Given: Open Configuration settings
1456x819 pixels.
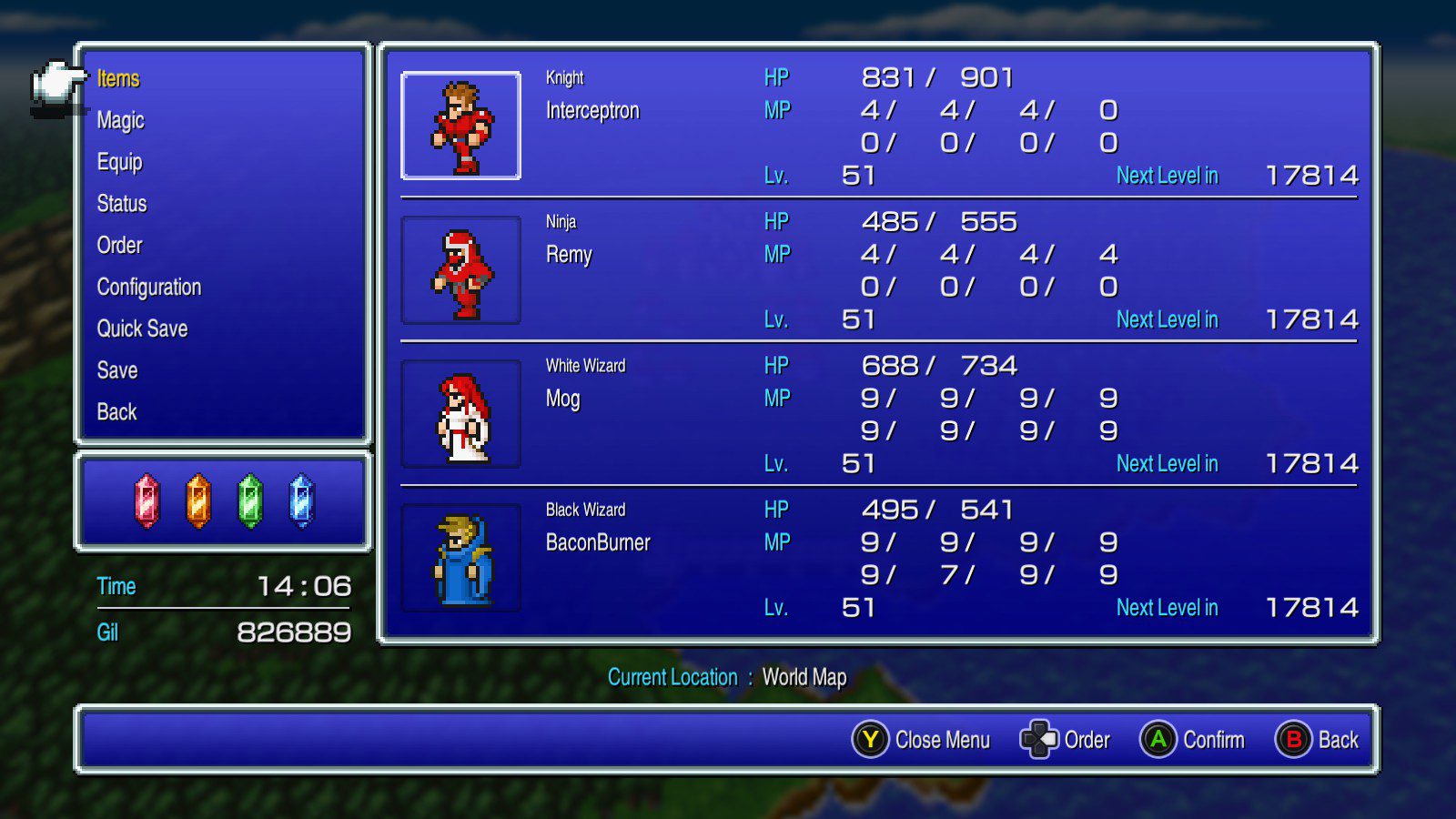Looking at the screenshot, I should point(149,288).
